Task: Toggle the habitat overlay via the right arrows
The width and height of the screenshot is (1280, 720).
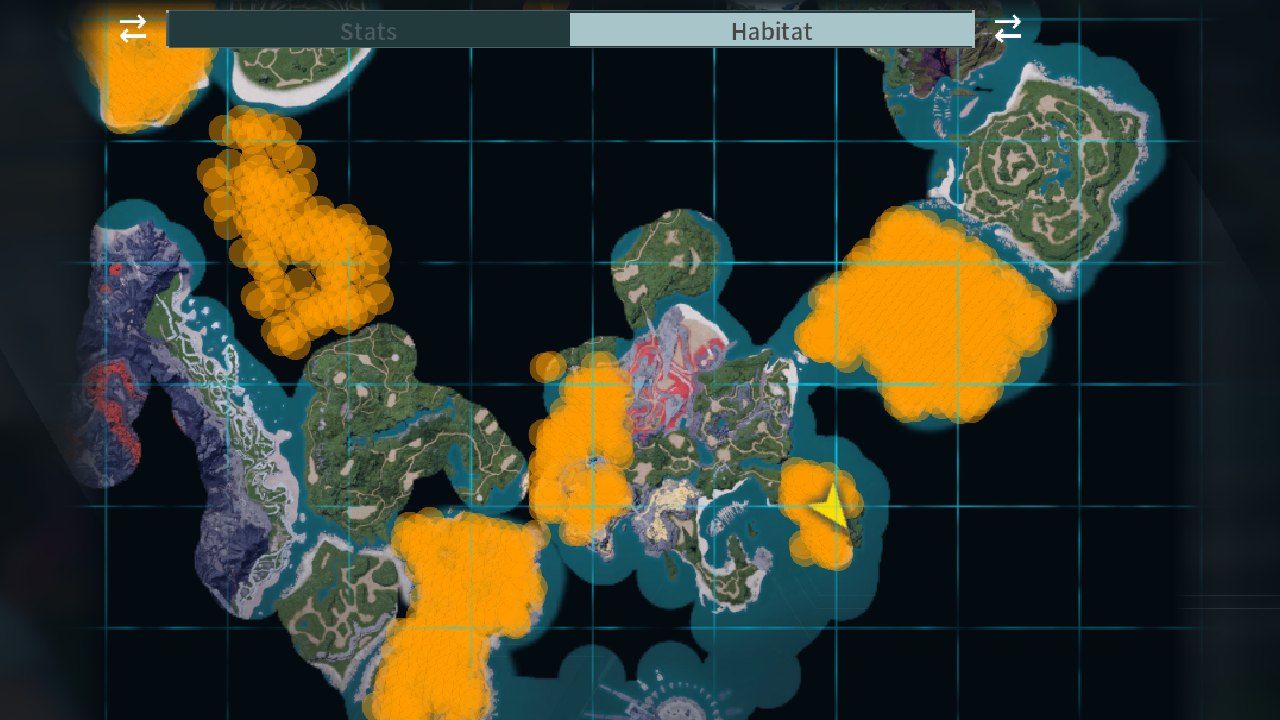Action: [1009, 29]
